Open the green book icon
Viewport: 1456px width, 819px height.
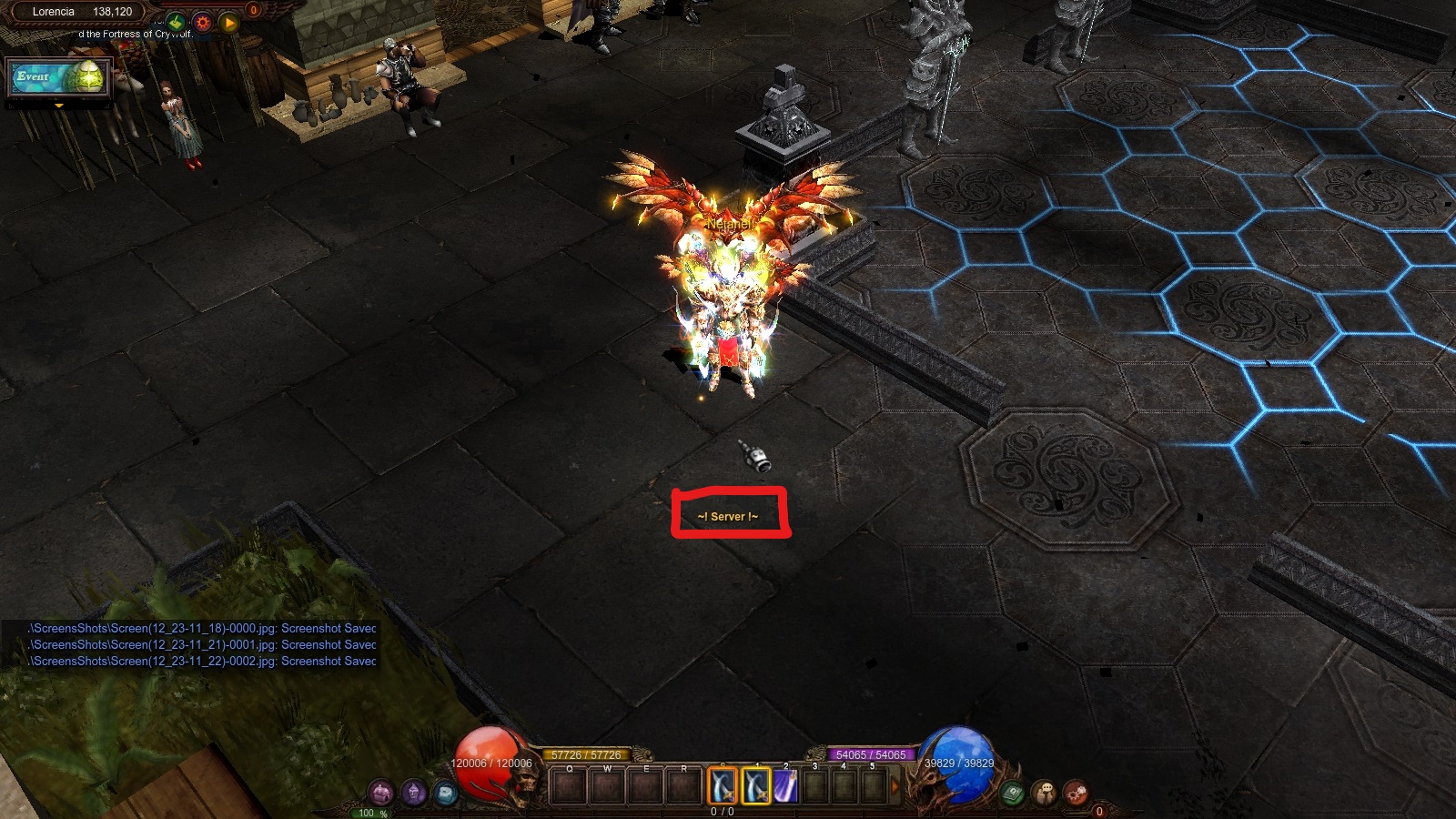coord(1012,794)
